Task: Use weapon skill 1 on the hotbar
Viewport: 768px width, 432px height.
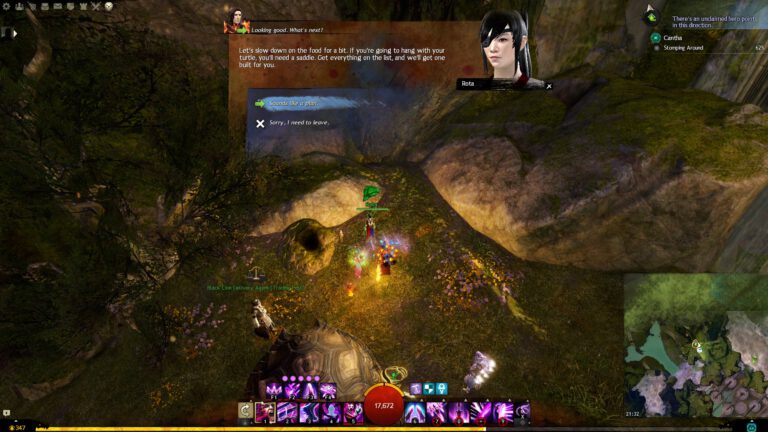Action: [x=265, y=412]
